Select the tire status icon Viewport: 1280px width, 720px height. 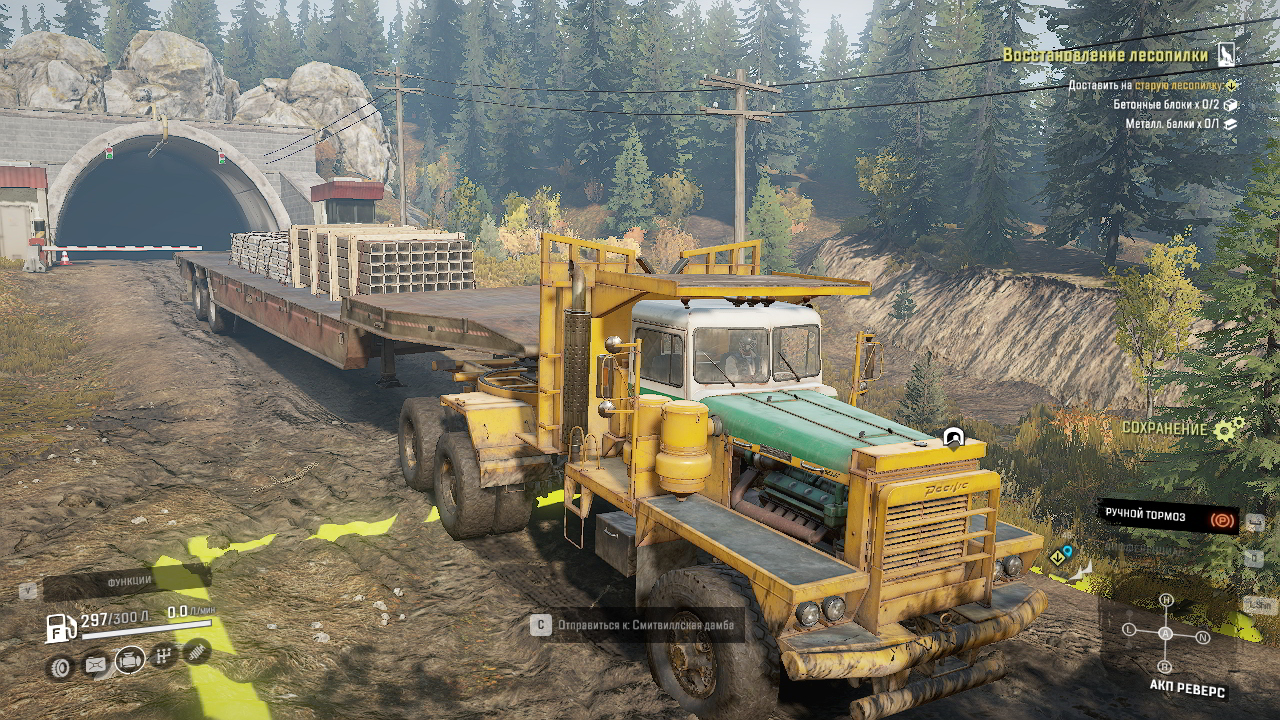pyautogui.click(x=61, y=667)
